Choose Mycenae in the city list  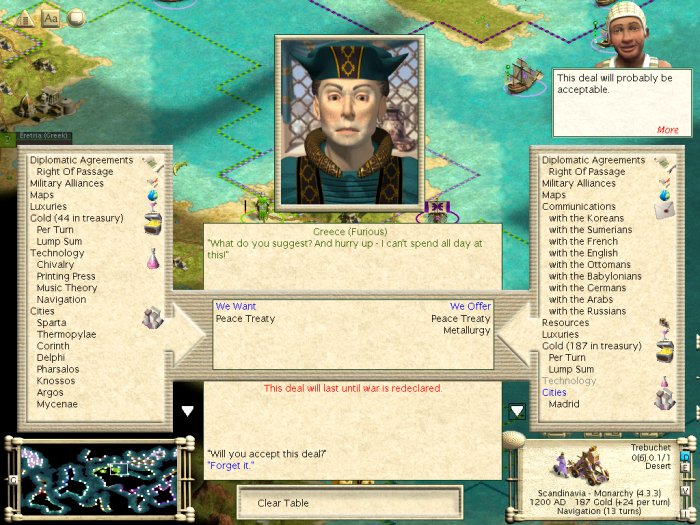tap(57, 404)
